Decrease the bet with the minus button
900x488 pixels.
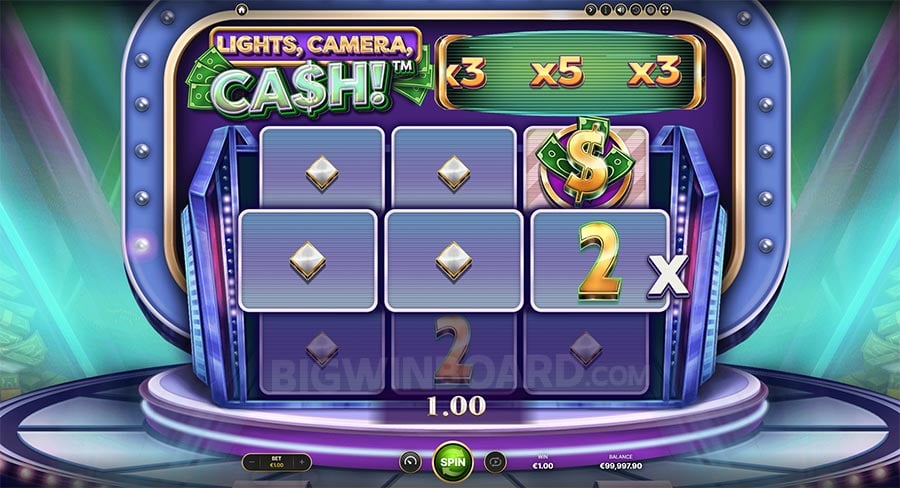coord(251,462)
